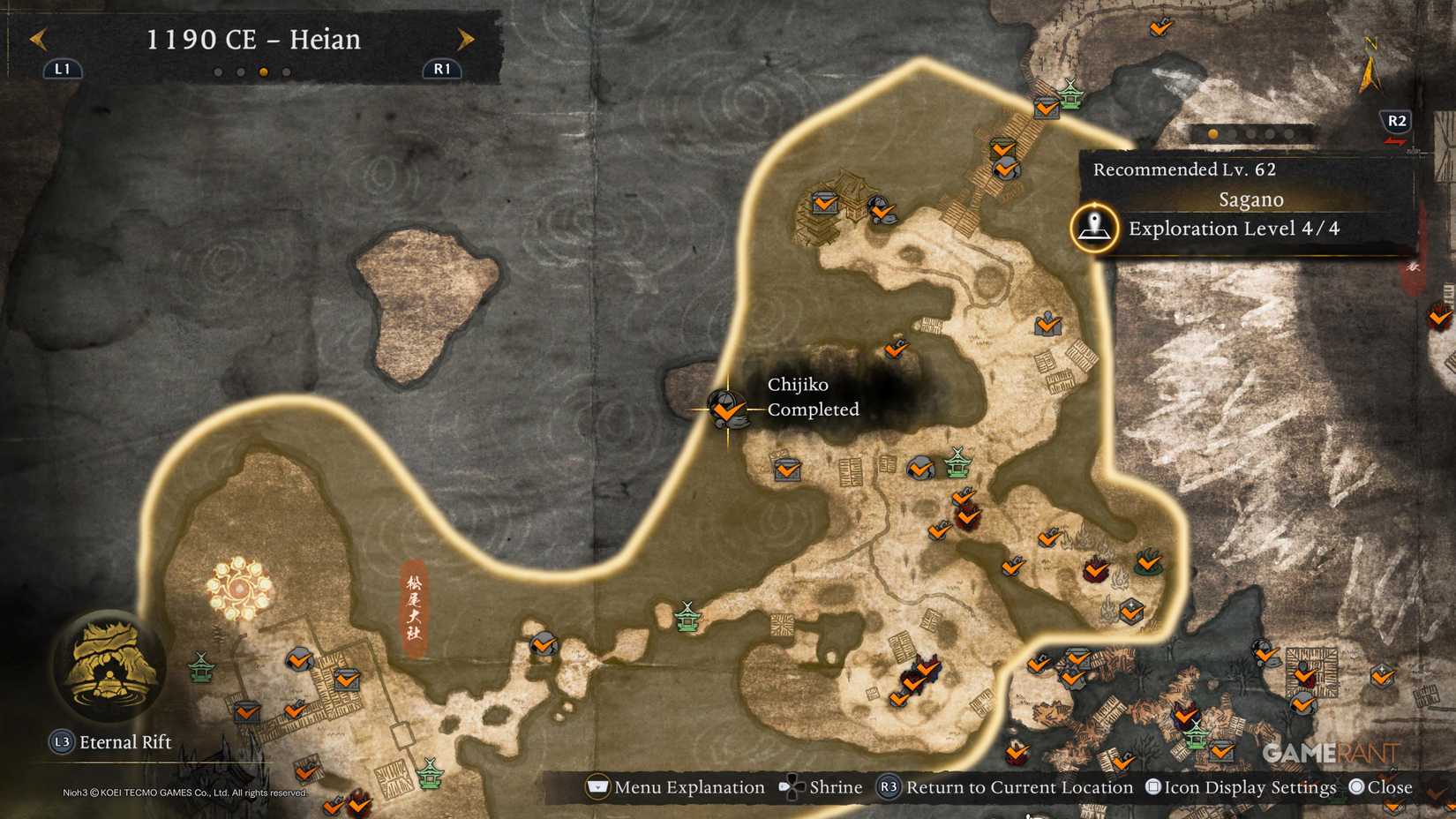Click the Matsuo Taisha red banner label
1456x819 pixels.
pyautogui.click(x=413, y=609)
